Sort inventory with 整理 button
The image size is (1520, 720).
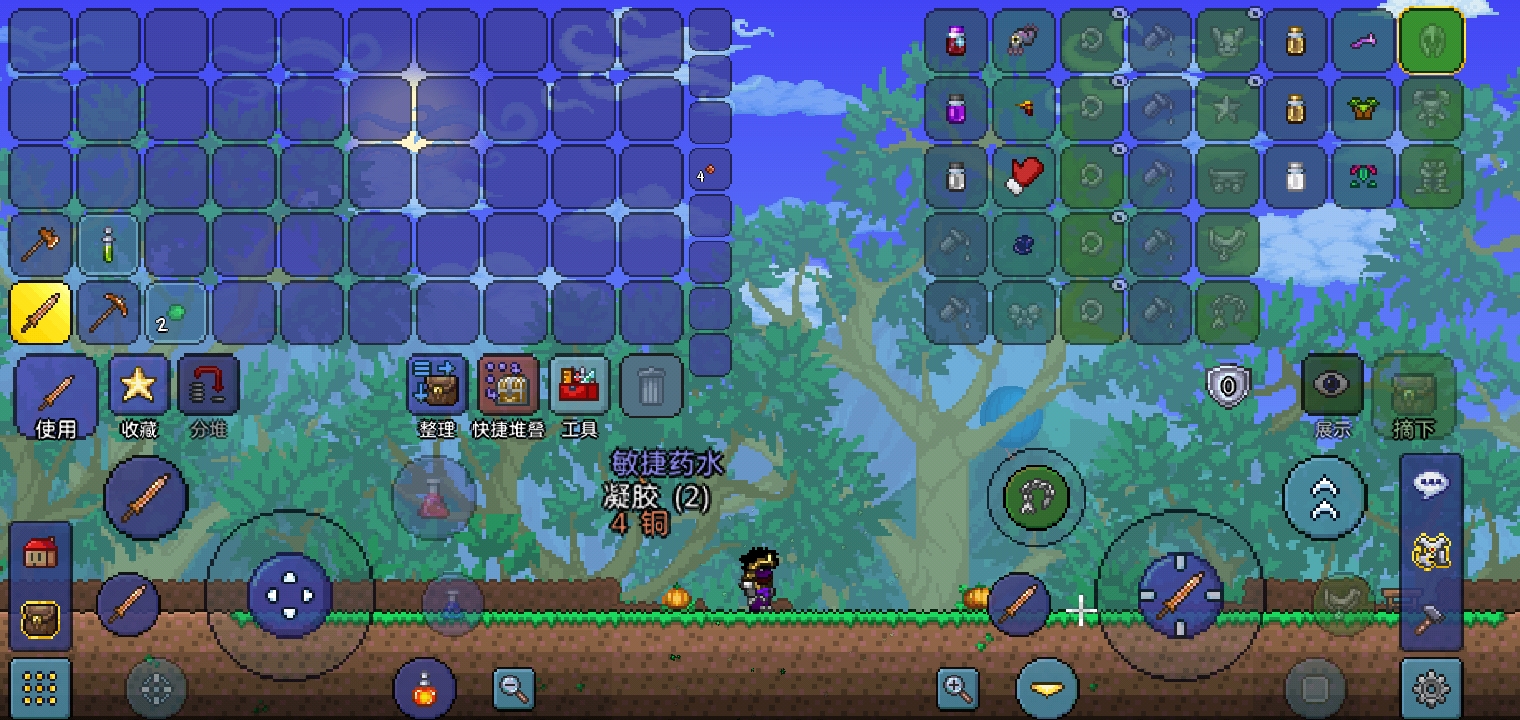437,396
